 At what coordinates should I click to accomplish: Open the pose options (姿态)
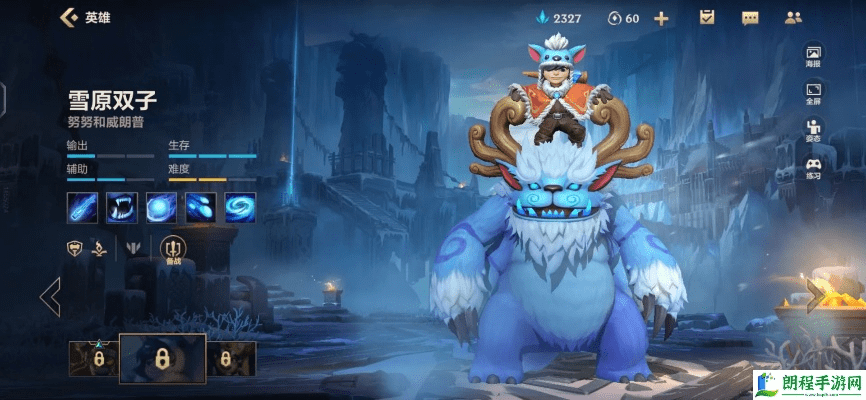pyautogui.click(x=813, y=130)
